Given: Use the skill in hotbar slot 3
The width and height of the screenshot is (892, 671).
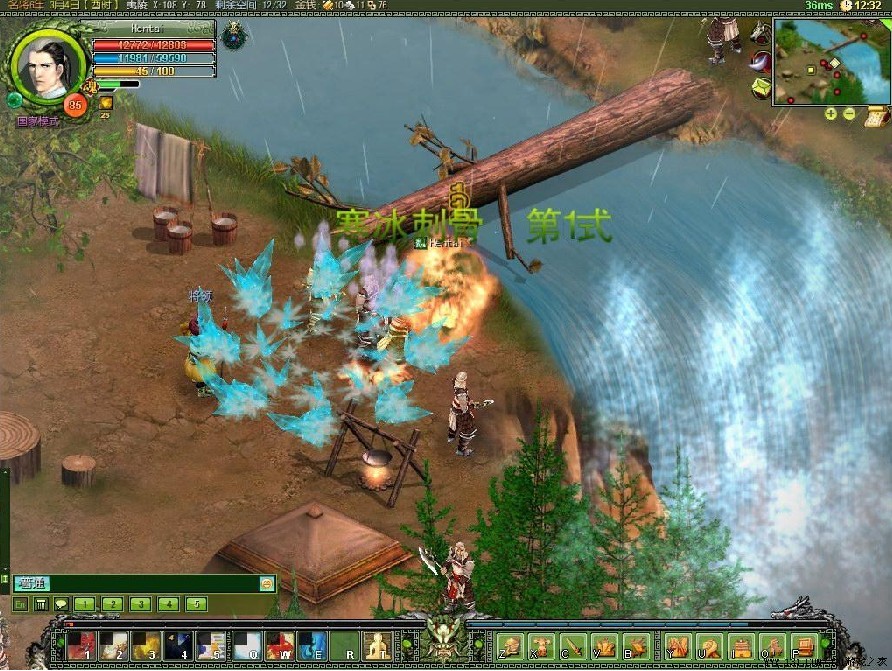Looking at the screenshot, I should (x=145, y=645).
